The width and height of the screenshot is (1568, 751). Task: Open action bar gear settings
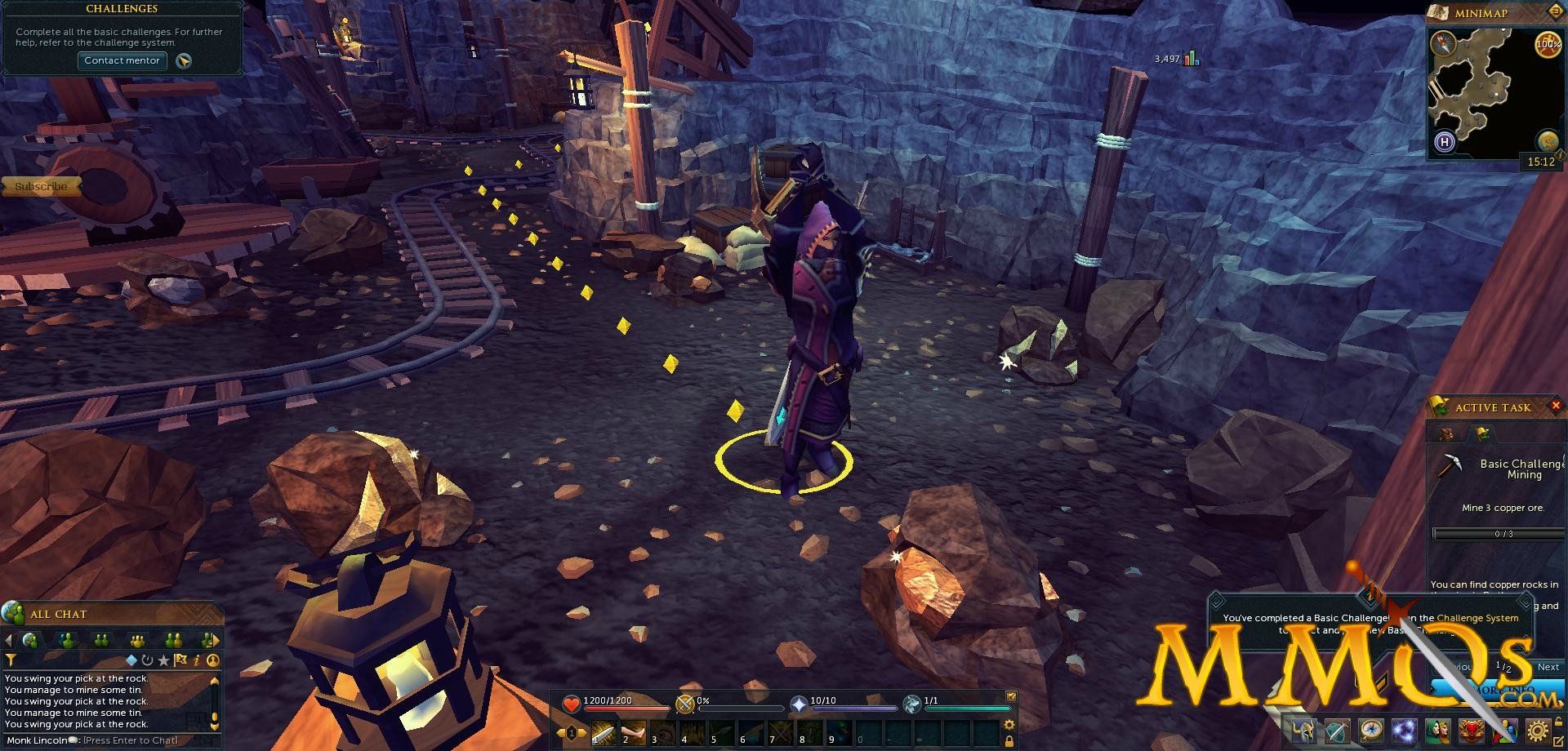pyautogui.click(x=1009, y=725)
